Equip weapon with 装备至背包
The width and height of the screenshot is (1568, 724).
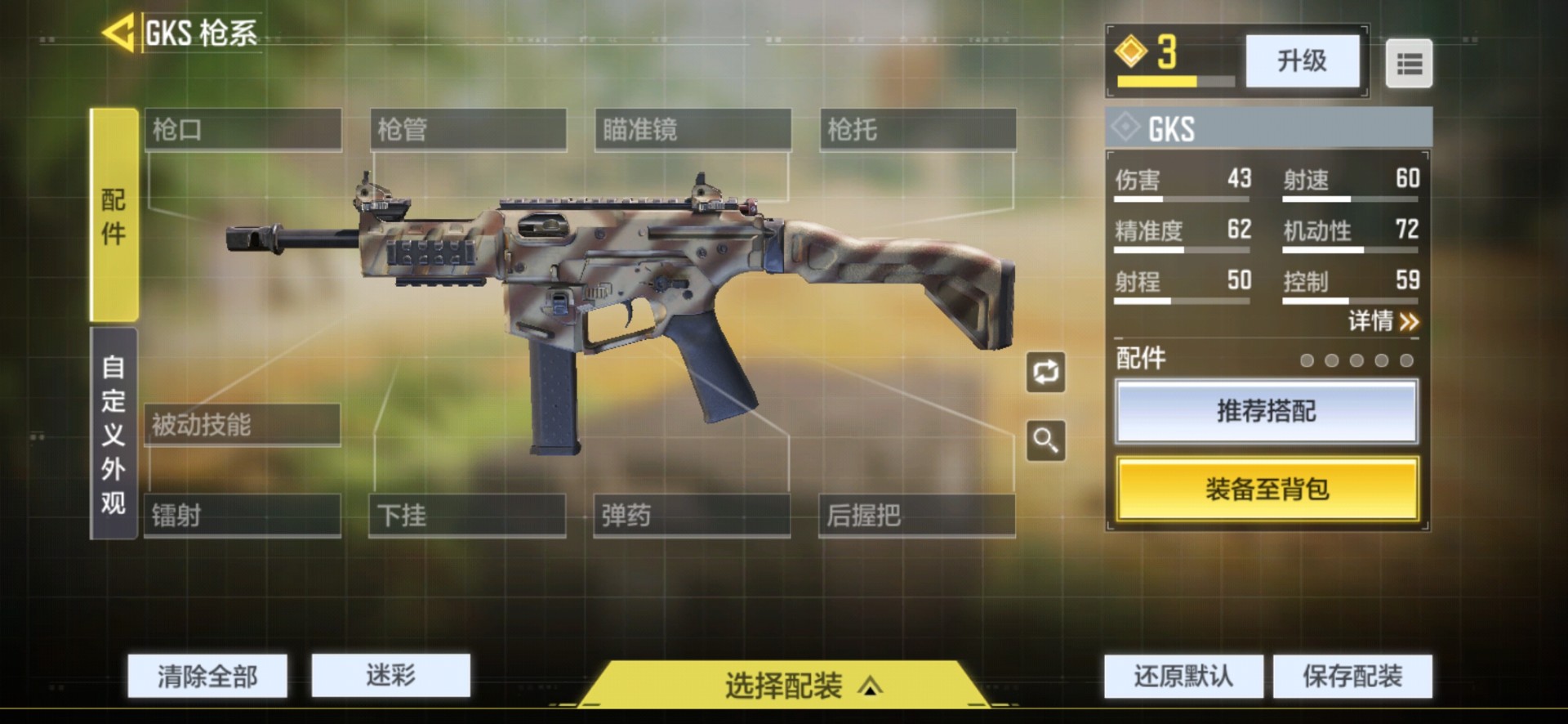(1267, 489)
